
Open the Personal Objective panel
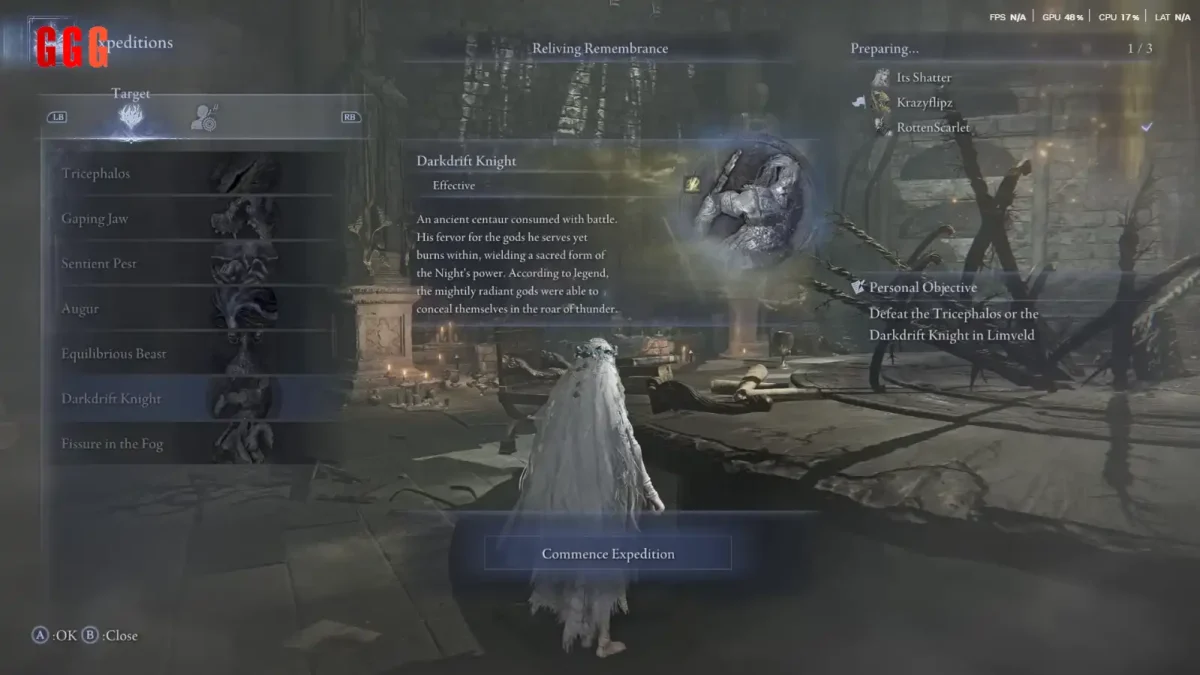click(x=922, y=288)
